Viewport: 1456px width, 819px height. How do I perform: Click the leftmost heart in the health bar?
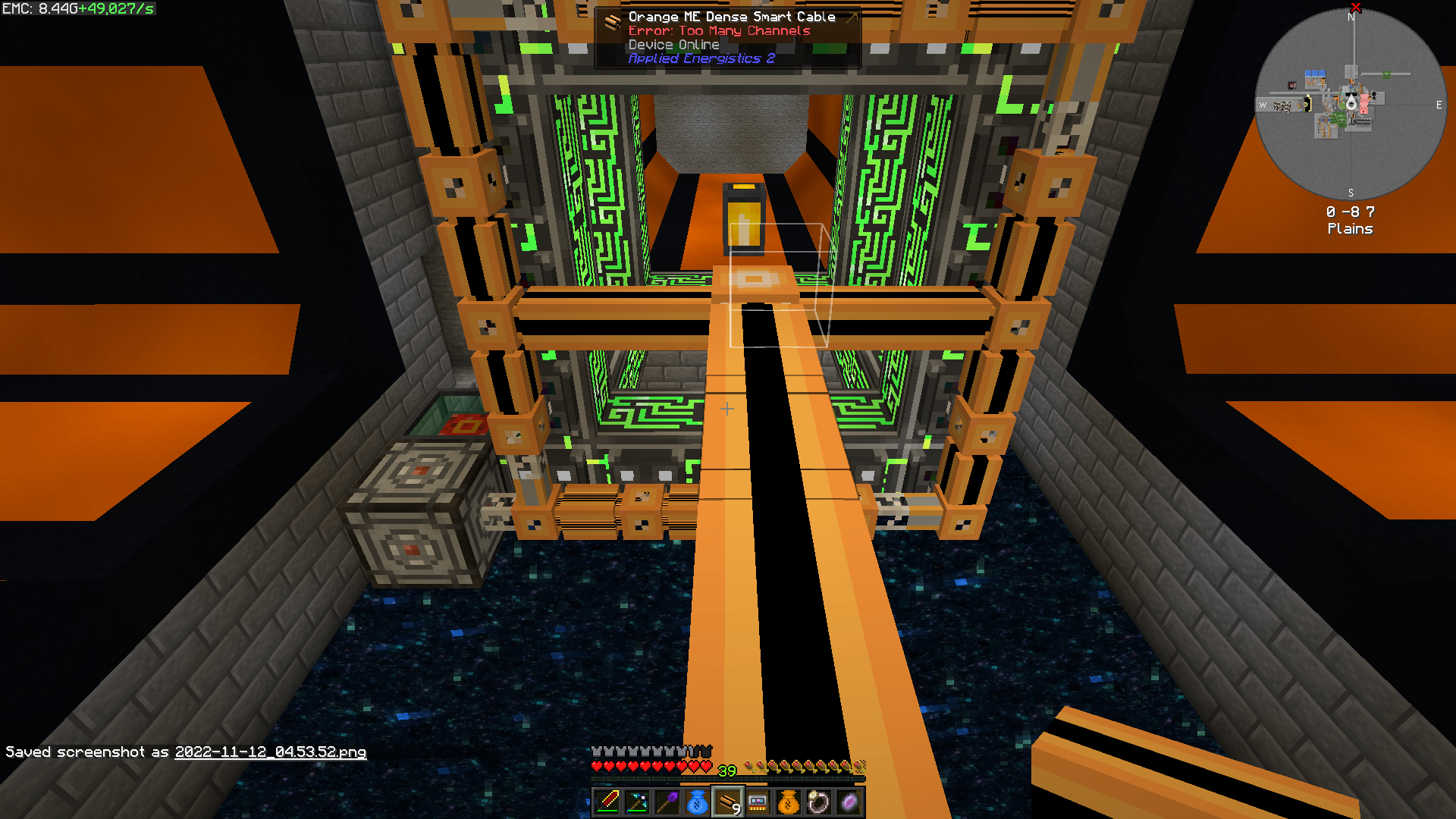pyautogui.click(x=598, y=765)
